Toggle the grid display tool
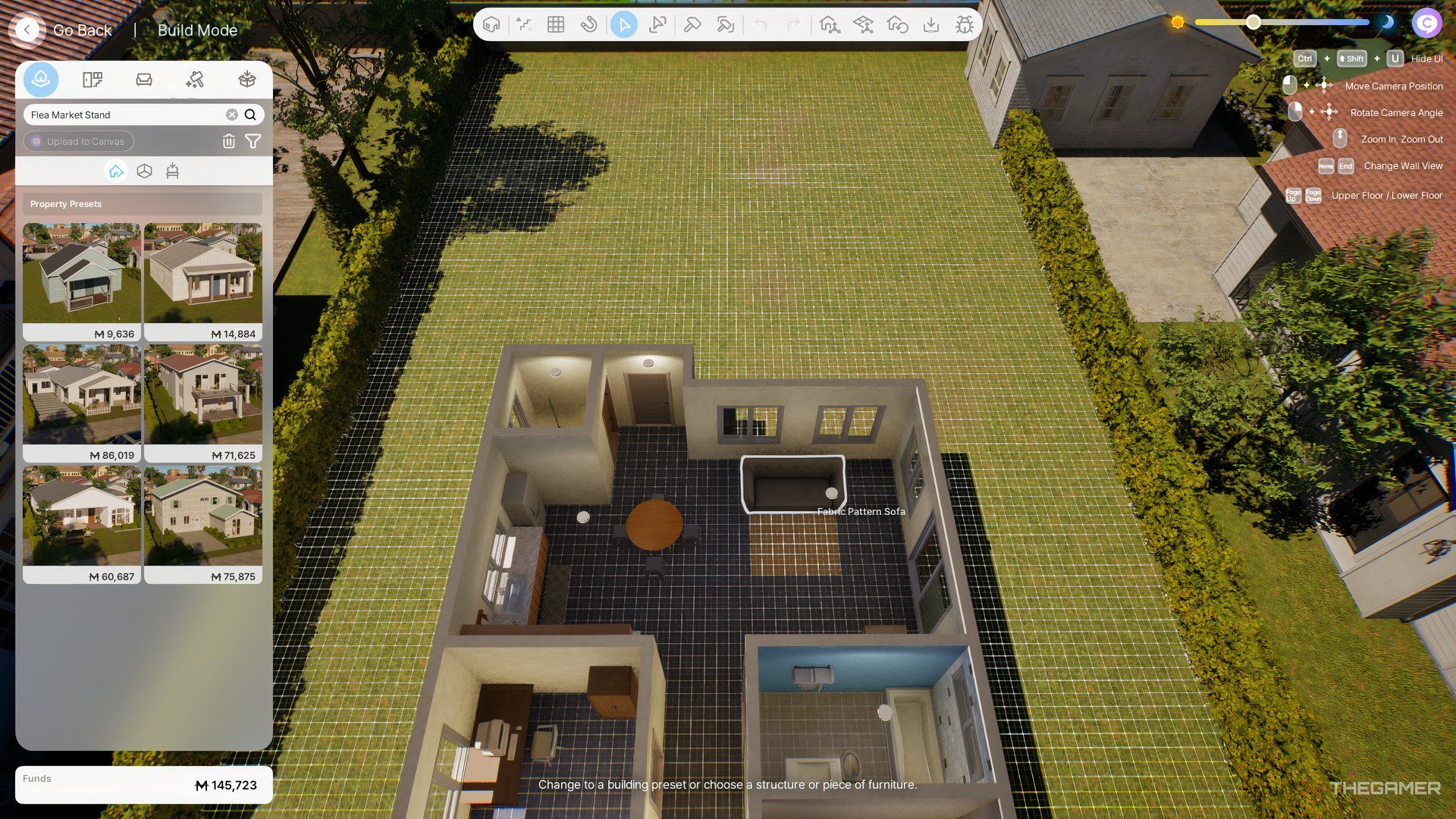The height and width of the screenshot is (819, 1456). pyautogui.click(x=555, y=24)
